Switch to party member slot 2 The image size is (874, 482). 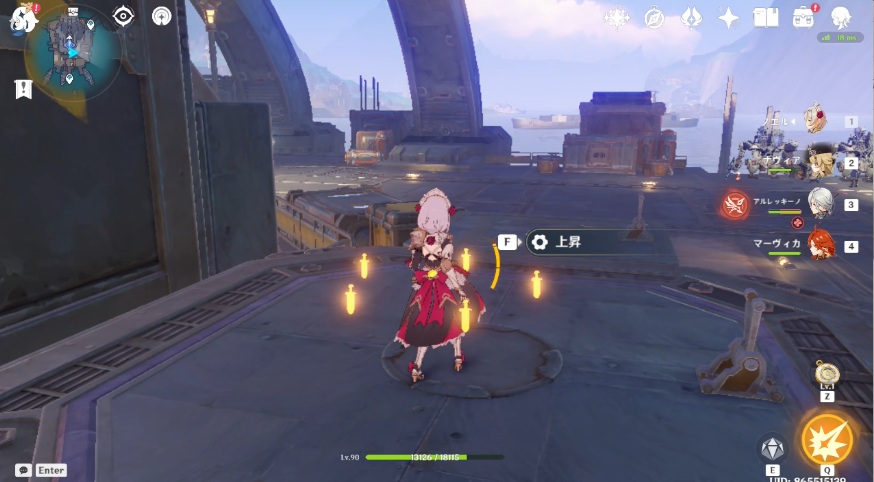(820, 162)
